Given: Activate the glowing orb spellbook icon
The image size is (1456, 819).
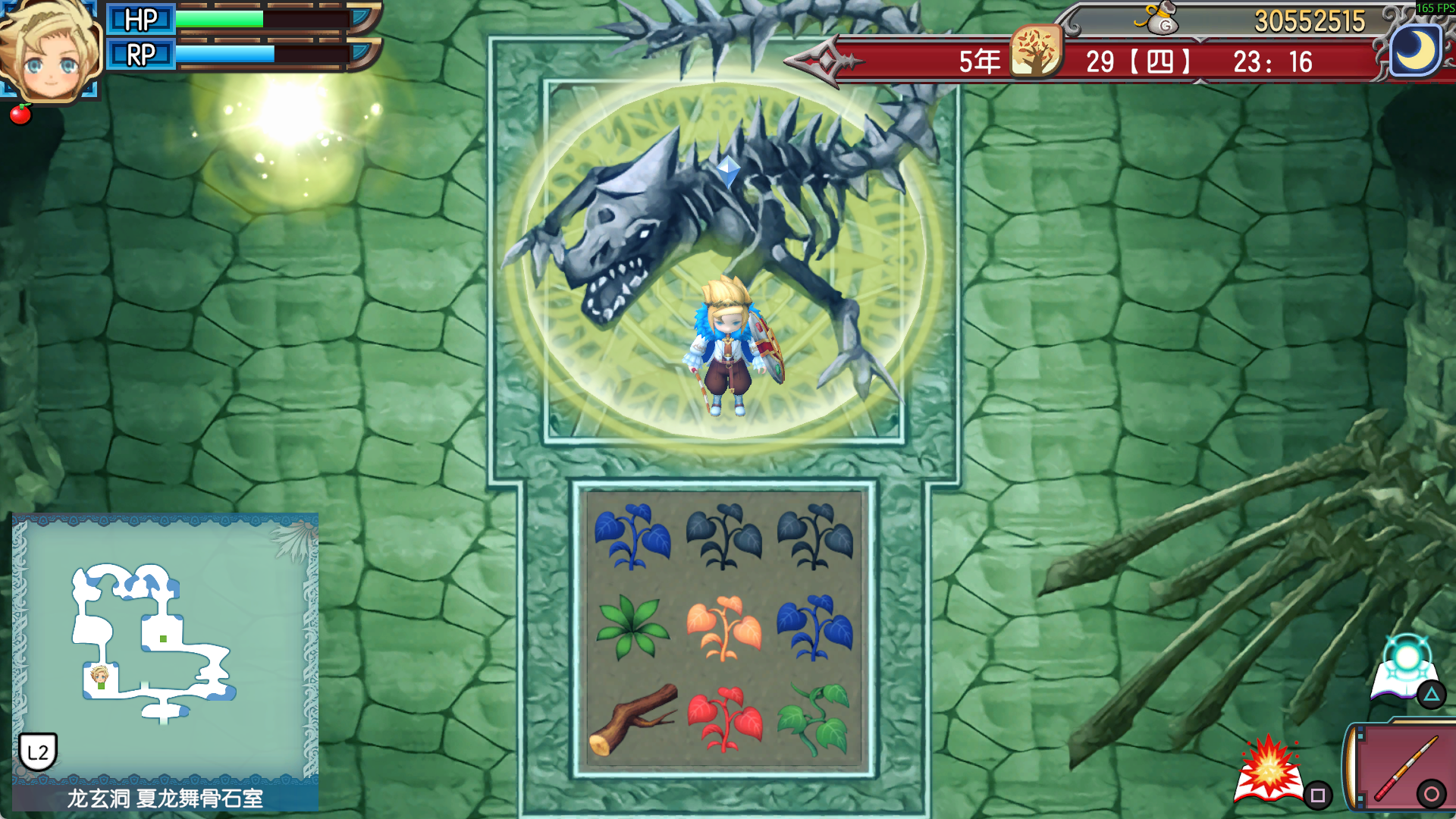Looking at the screenshot, I should point(1405,669).
